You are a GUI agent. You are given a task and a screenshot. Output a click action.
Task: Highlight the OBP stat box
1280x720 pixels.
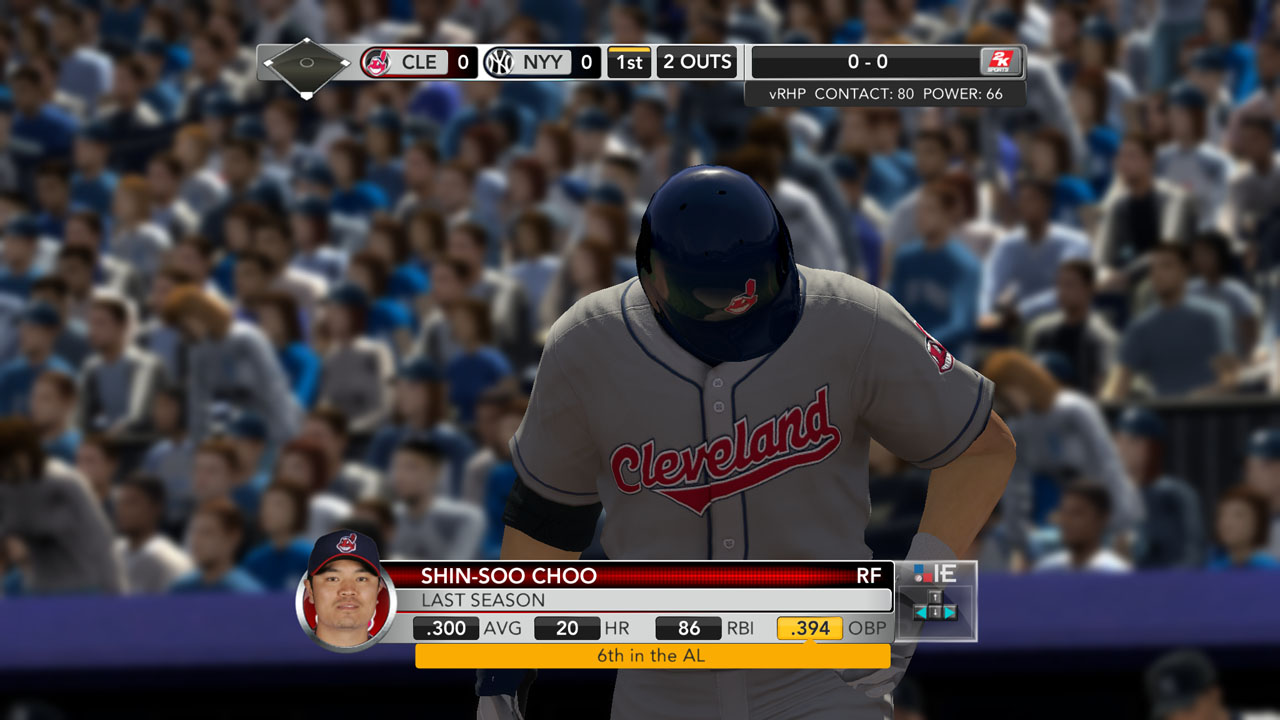pos(810,628)
